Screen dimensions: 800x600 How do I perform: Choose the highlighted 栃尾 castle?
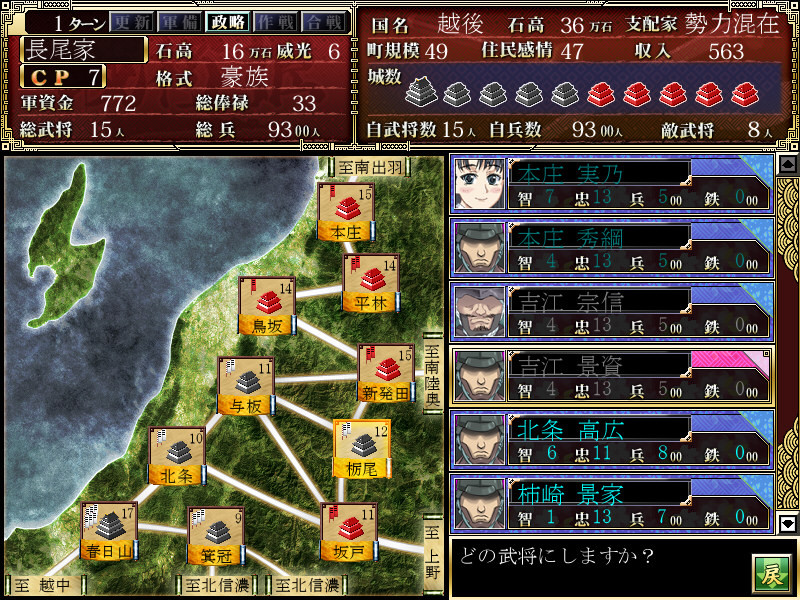click(x=360, y=449)
